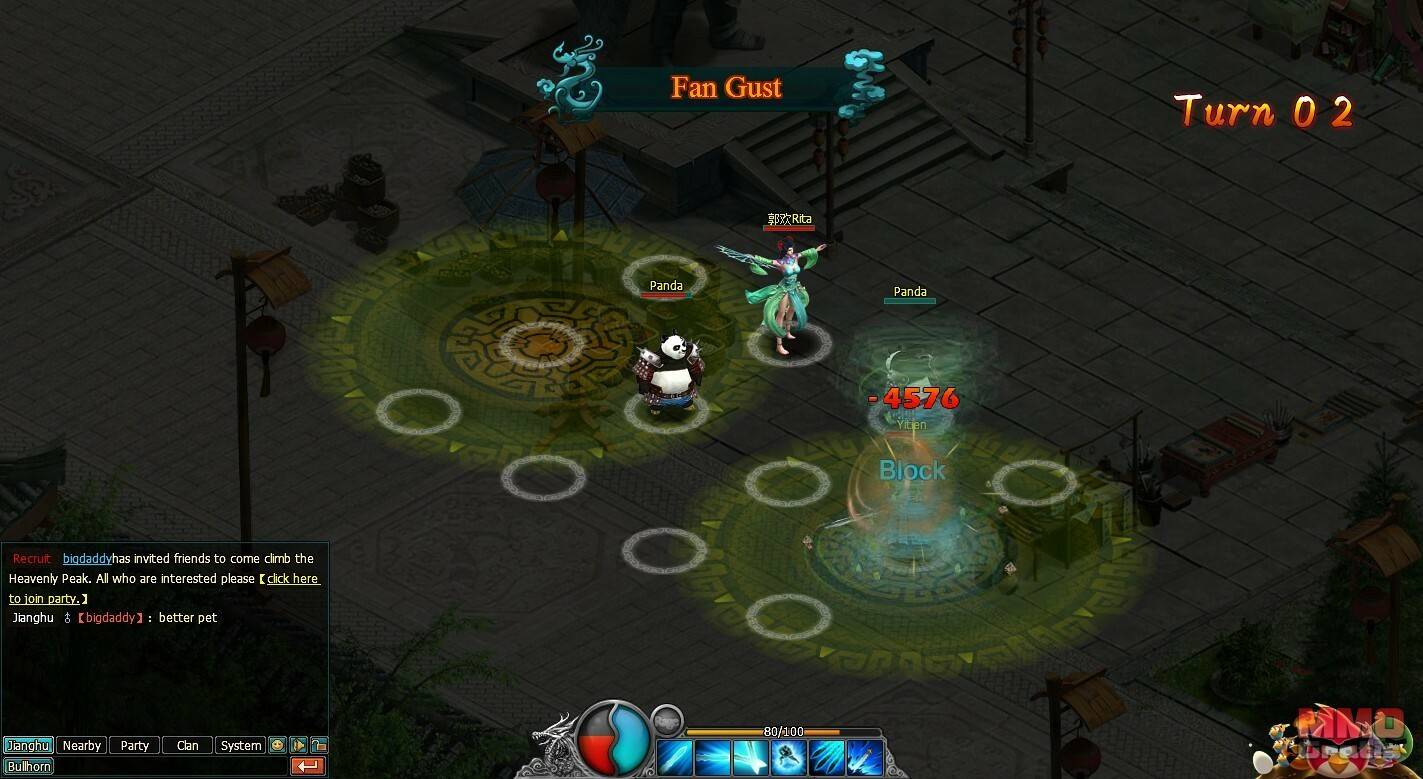Viewport: 1423px width, 779px height.
Task: Open the Nearby chat tab
Action: (x=81, y=745)
